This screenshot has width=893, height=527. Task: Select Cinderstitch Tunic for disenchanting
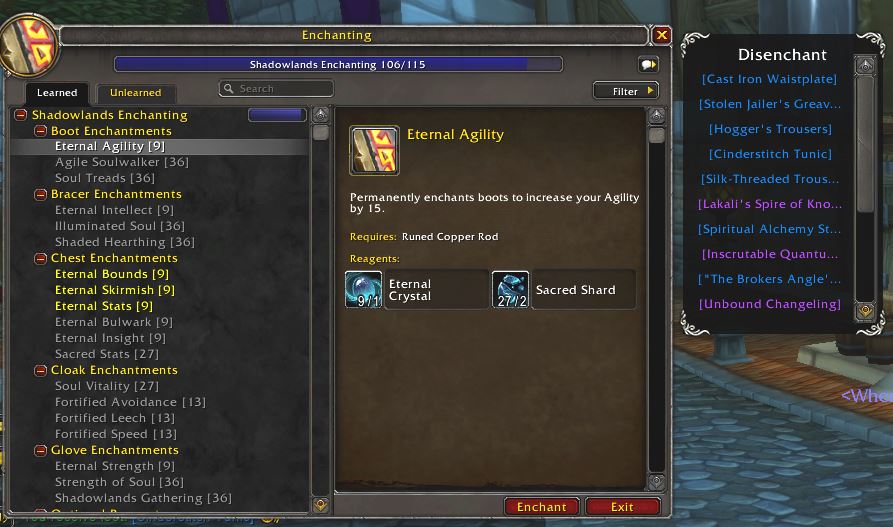tap(770, 154)
